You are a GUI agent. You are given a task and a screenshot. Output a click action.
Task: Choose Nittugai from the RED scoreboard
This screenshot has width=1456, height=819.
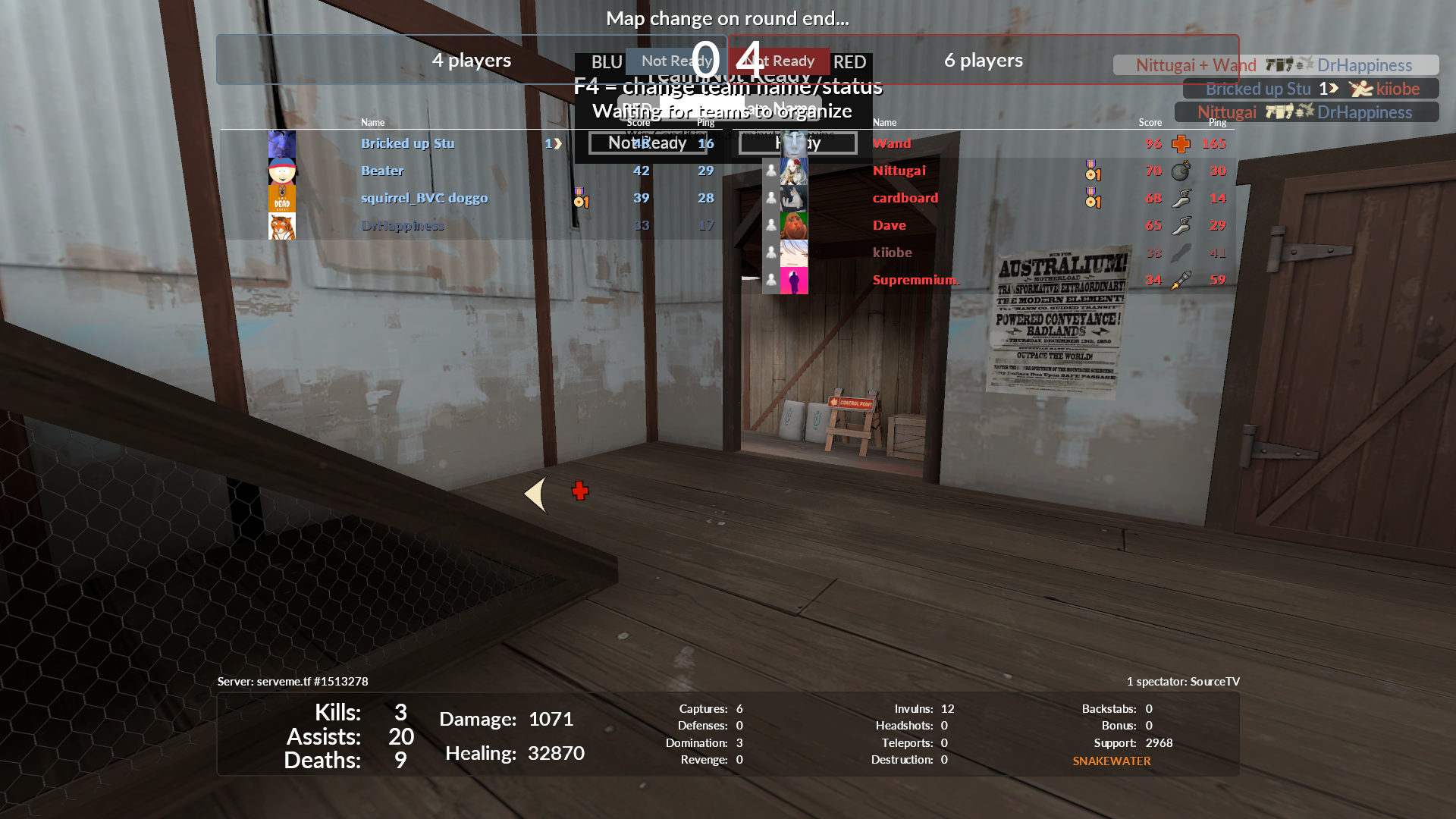[899, 171]
